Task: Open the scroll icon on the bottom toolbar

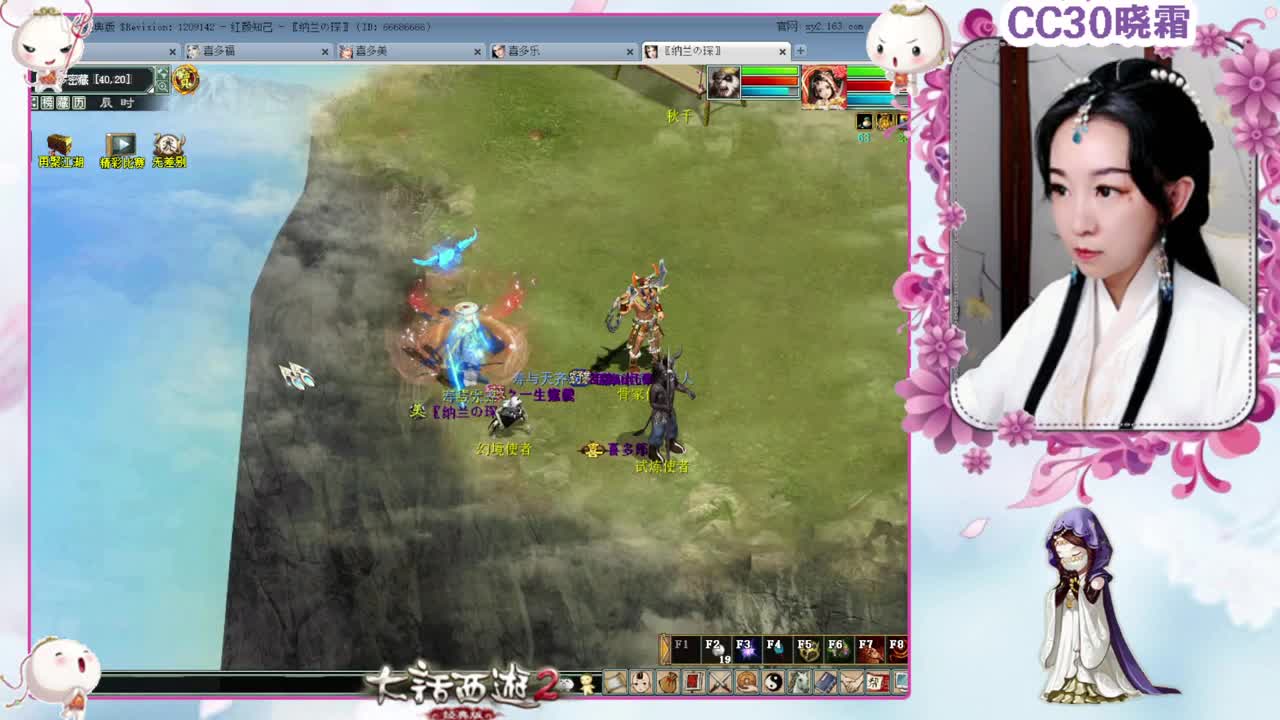Action: click(x=613, y=684)
